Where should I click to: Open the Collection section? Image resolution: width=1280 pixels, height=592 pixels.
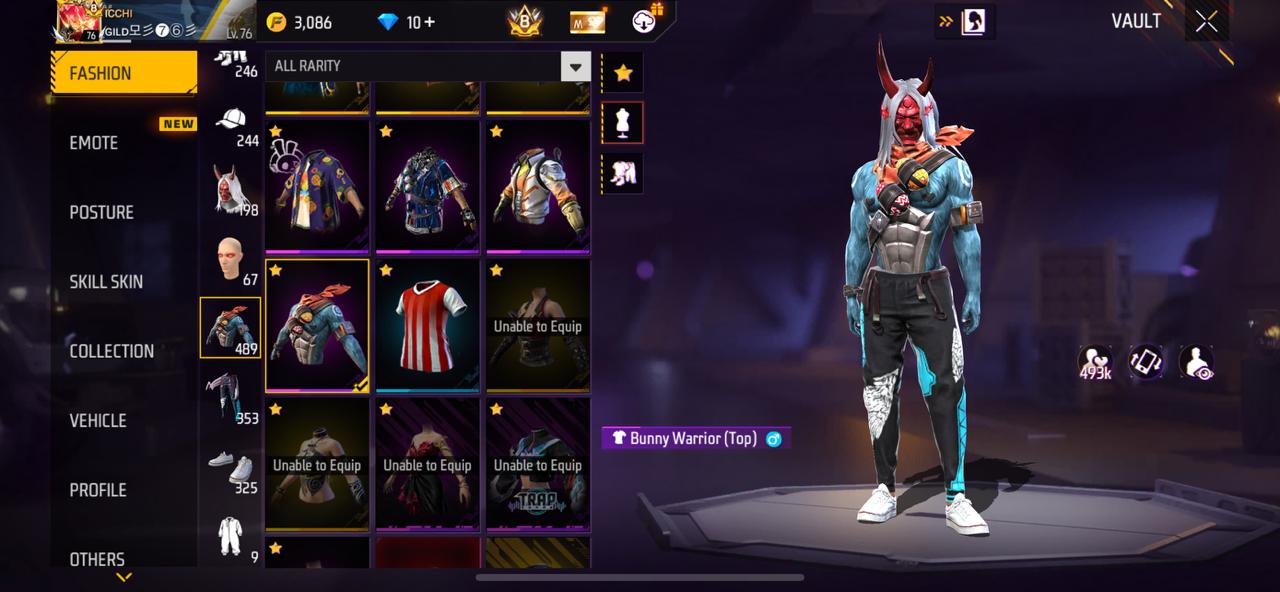coord(111,351)
